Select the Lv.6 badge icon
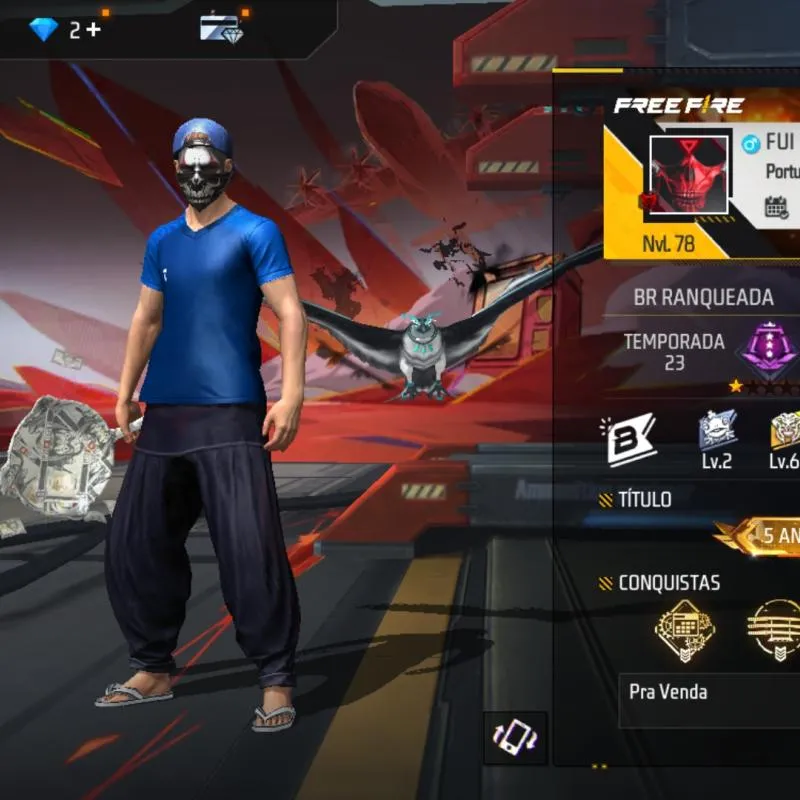Screen dimensions: 800x800 [x=784, y=431]
